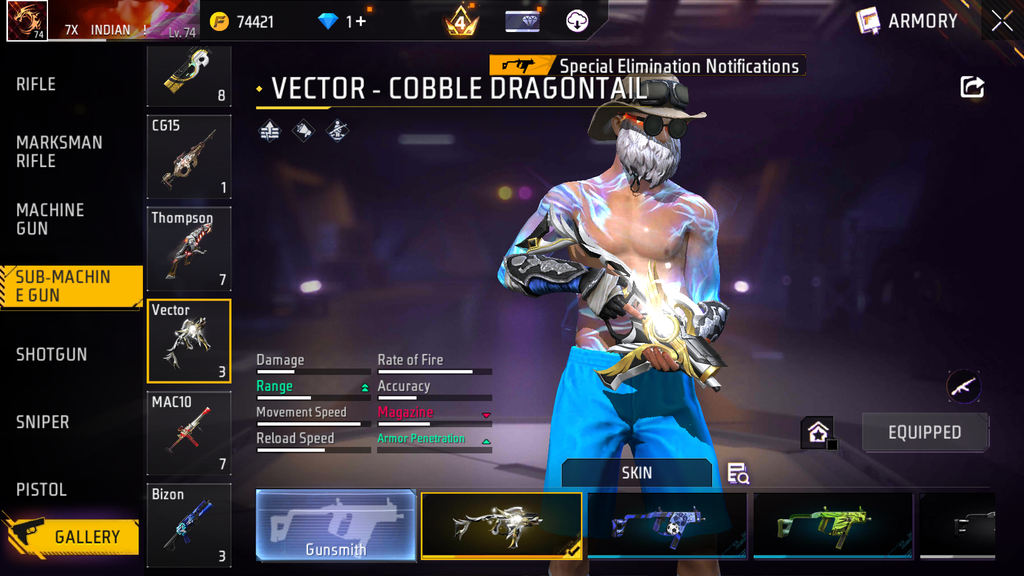1024x576 pixels.
Task: Select the MAC10 weapon slot
Action: 189,432
